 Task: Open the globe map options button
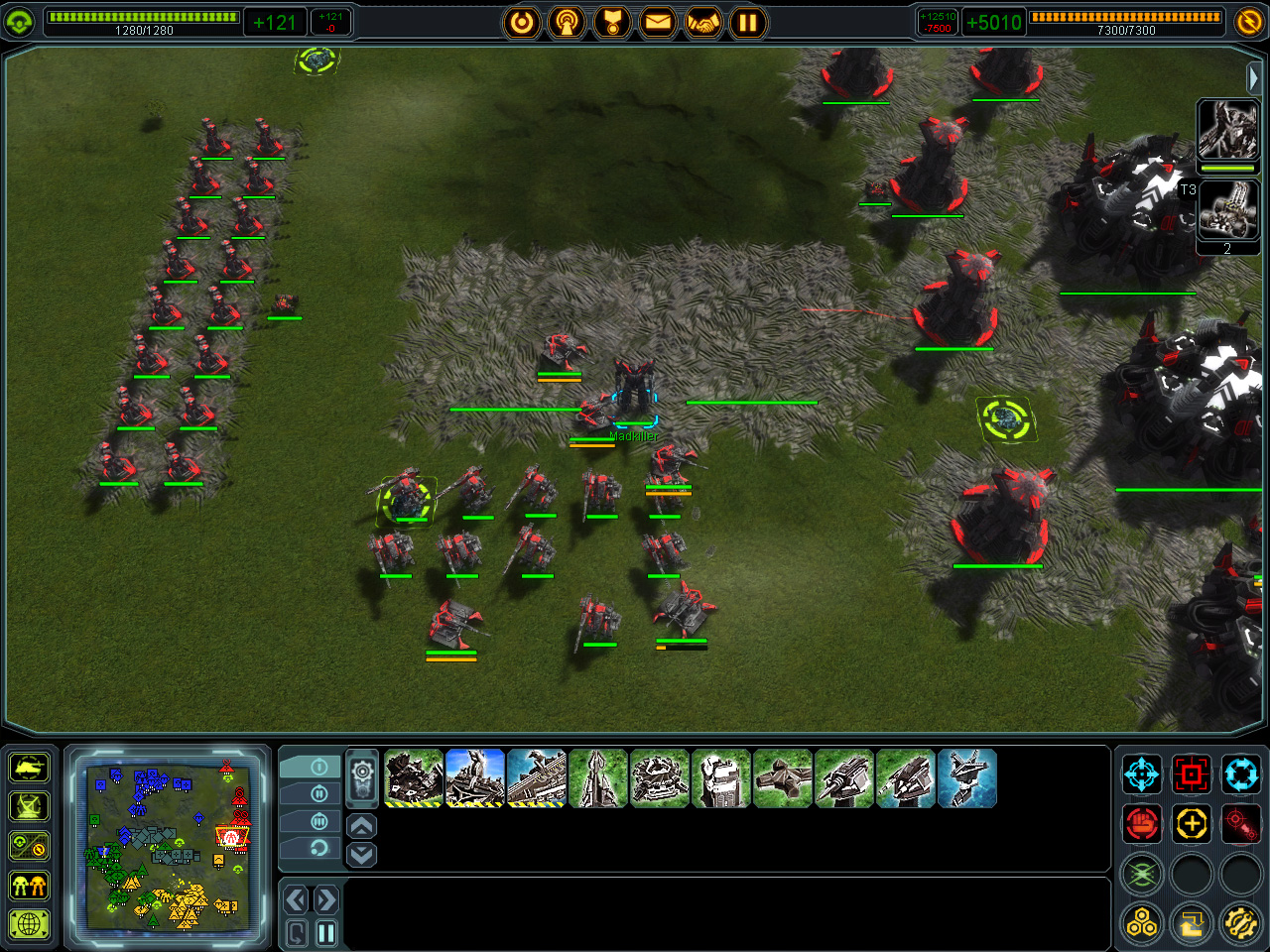(29, 924)
